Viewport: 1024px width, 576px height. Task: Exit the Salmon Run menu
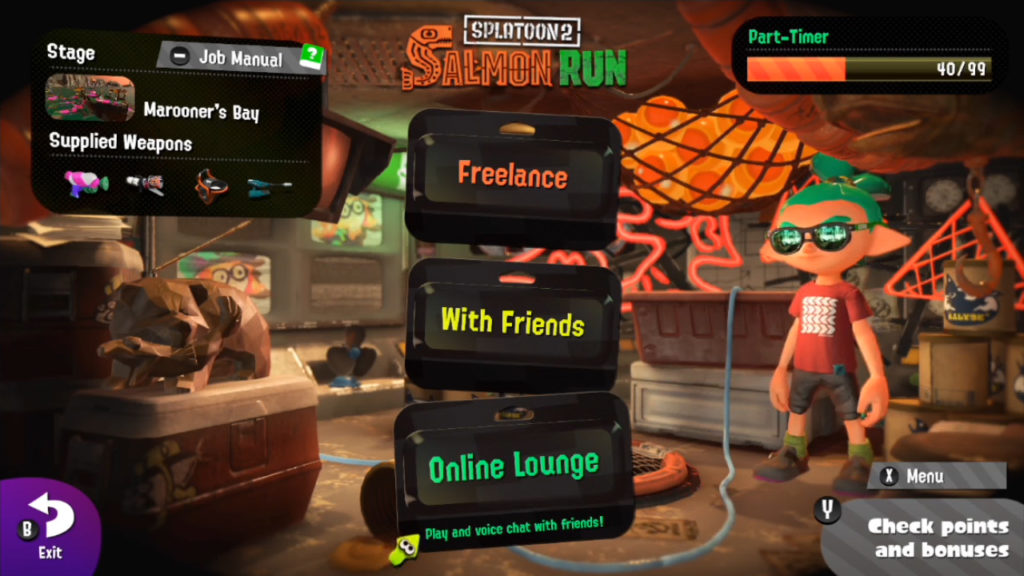[49, 527]
